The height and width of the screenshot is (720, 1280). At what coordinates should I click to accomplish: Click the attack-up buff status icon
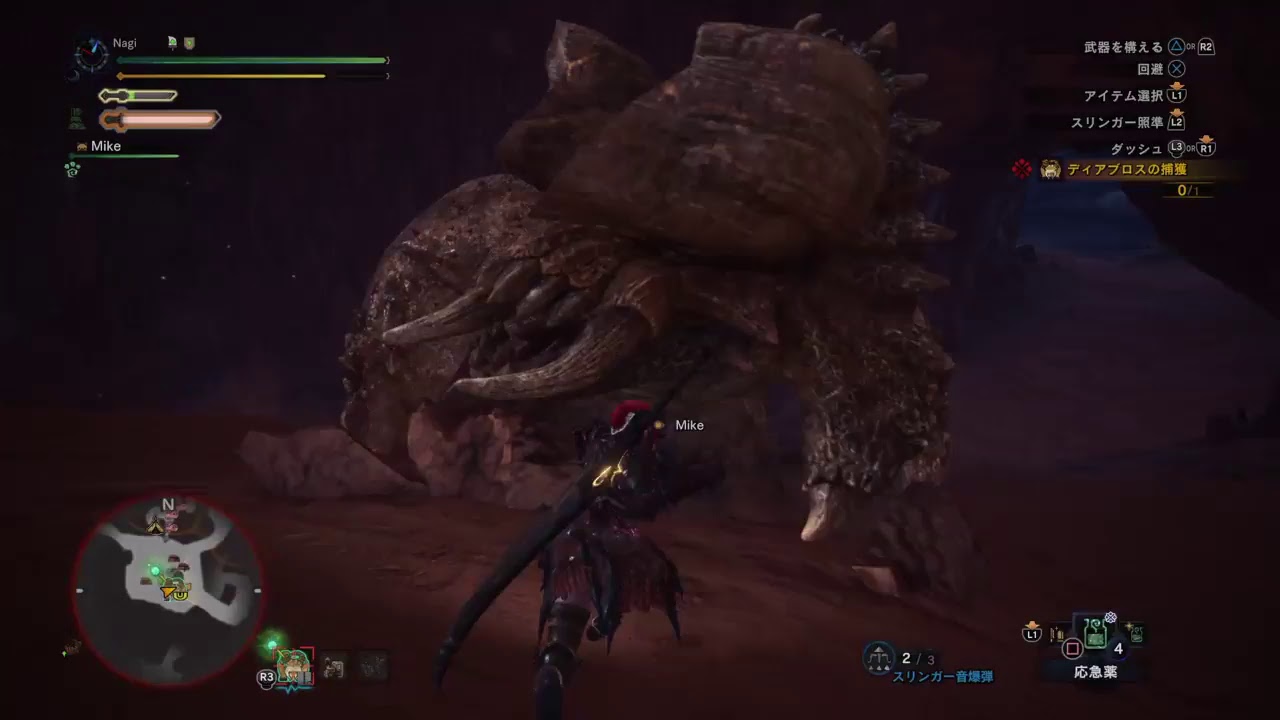pyautogui.click(x=172, y=43)
